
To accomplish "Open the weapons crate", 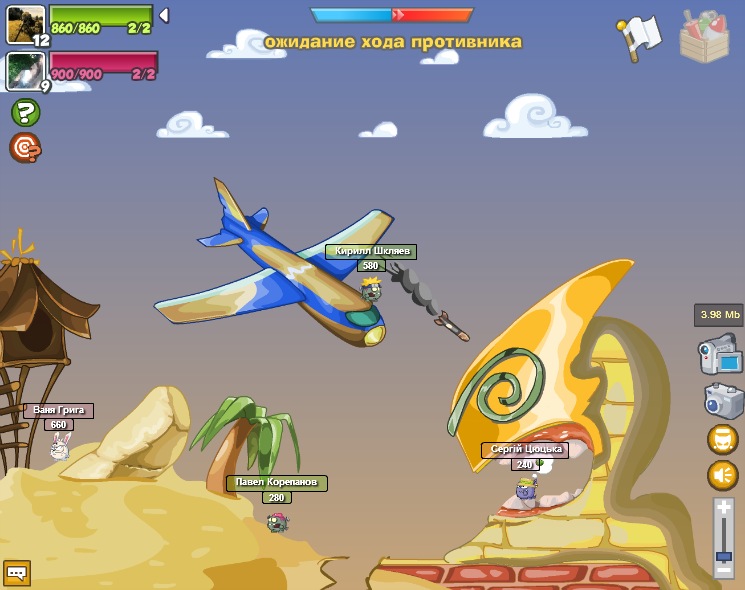I will (x=704, y=37).
